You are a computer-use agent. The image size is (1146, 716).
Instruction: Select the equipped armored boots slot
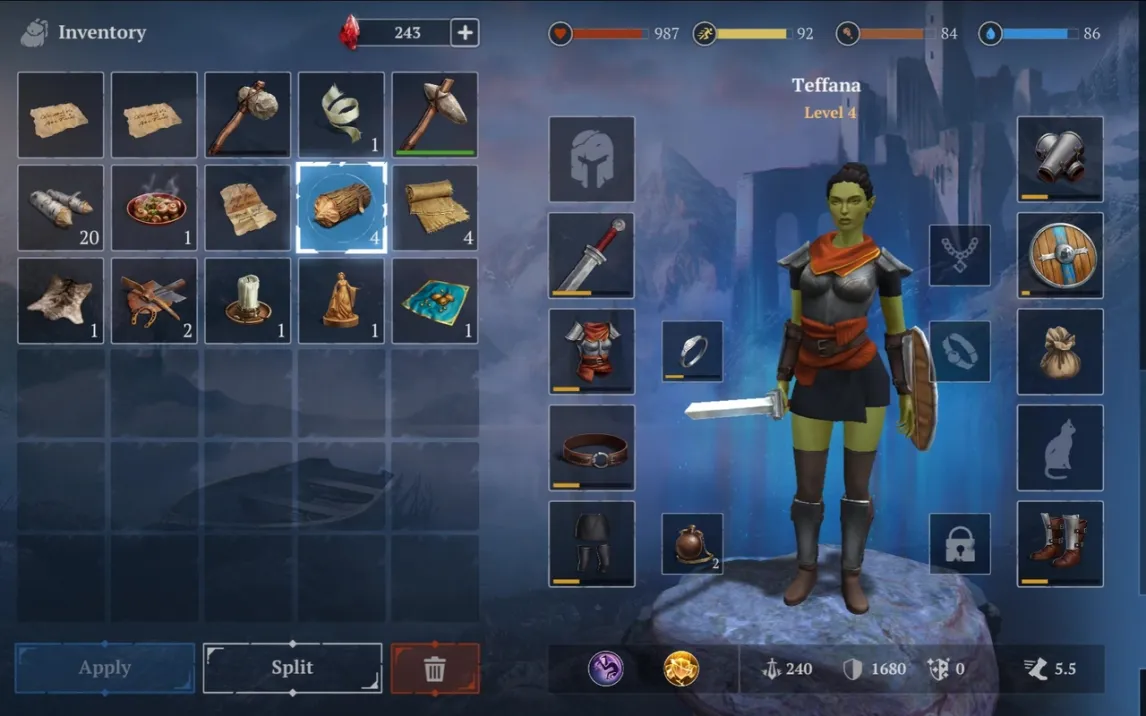pyautogui.click(x=1060, y=543)
